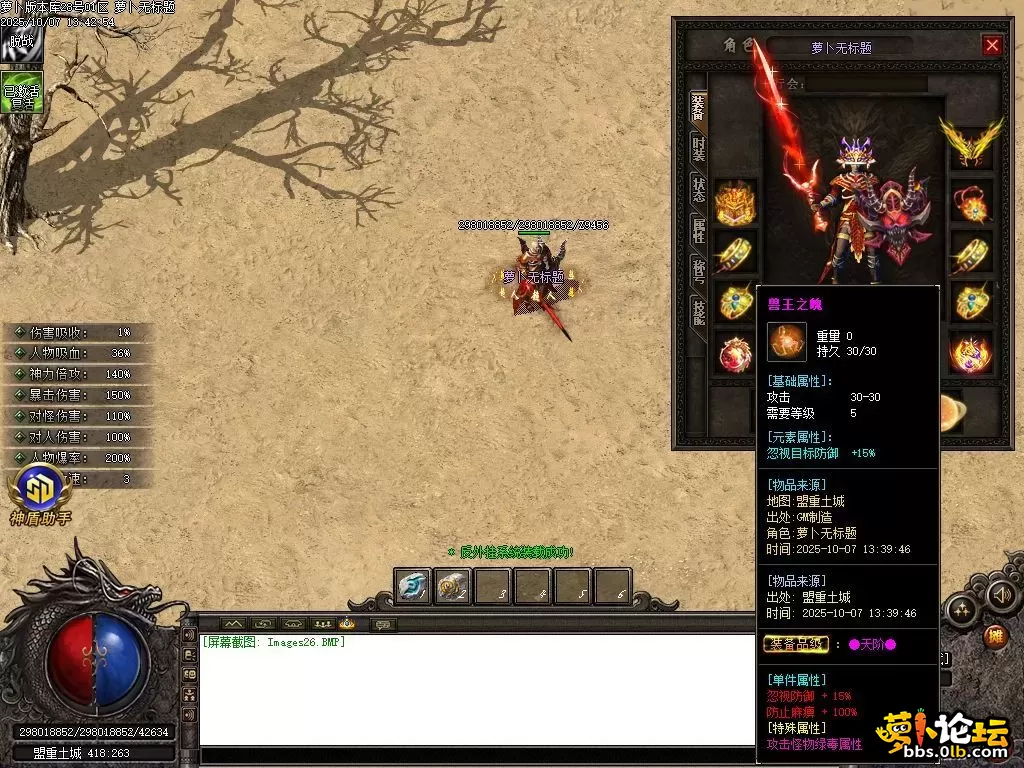Switch to the 状态 status tab
Screen dimensions: 1024x768
698,190
